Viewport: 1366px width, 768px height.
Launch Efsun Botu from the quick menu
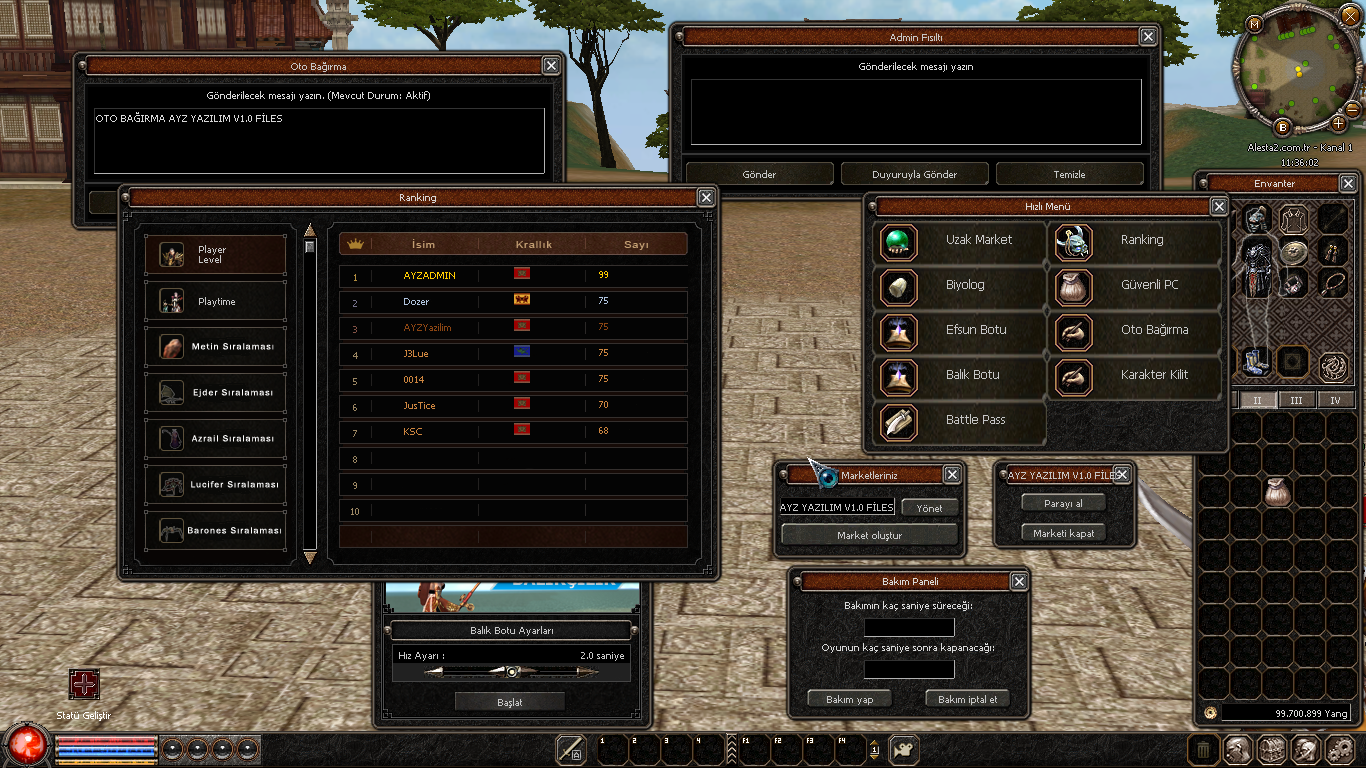pos(960,331)
